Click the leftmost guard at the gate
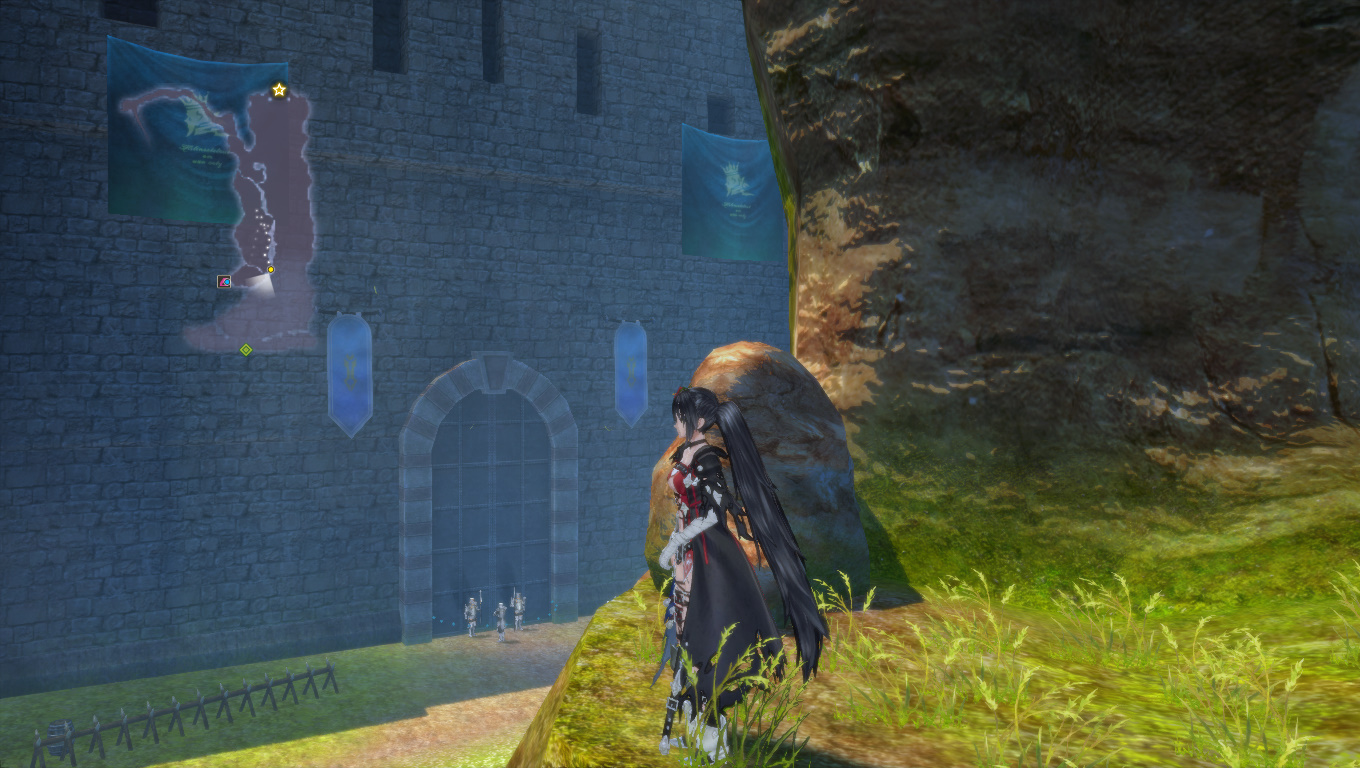 pos(473,612)
